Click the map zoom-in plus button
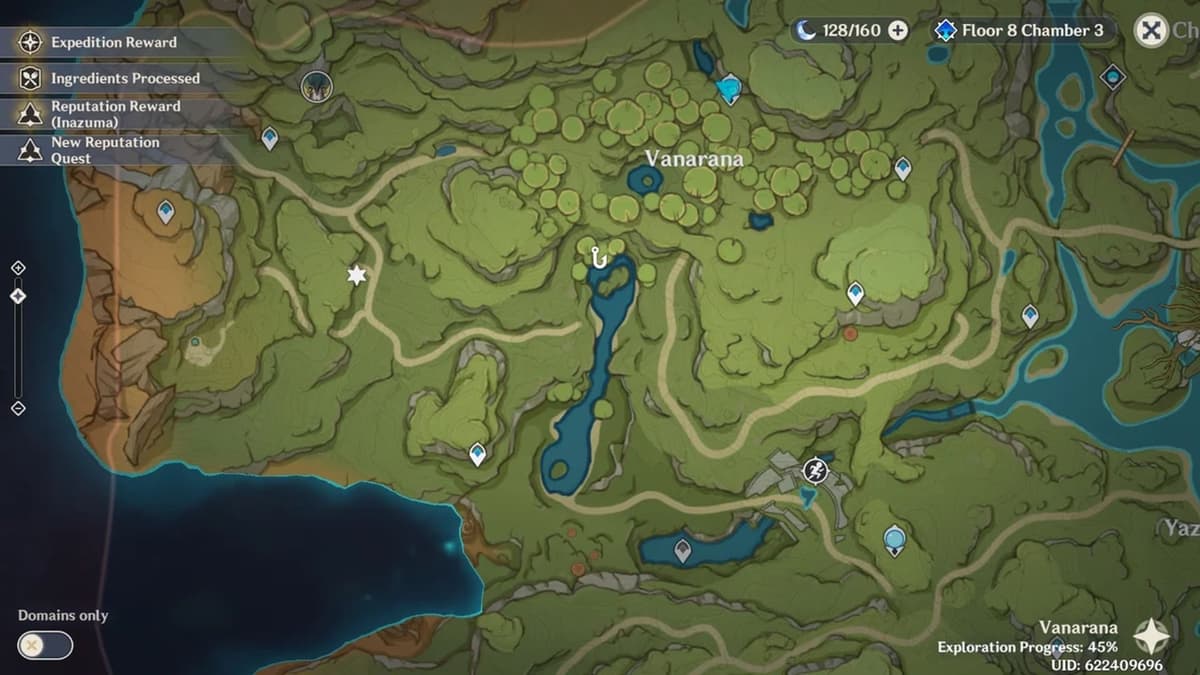The height and width of the screenshot is (675, 1200). click(x=18, y=268)
